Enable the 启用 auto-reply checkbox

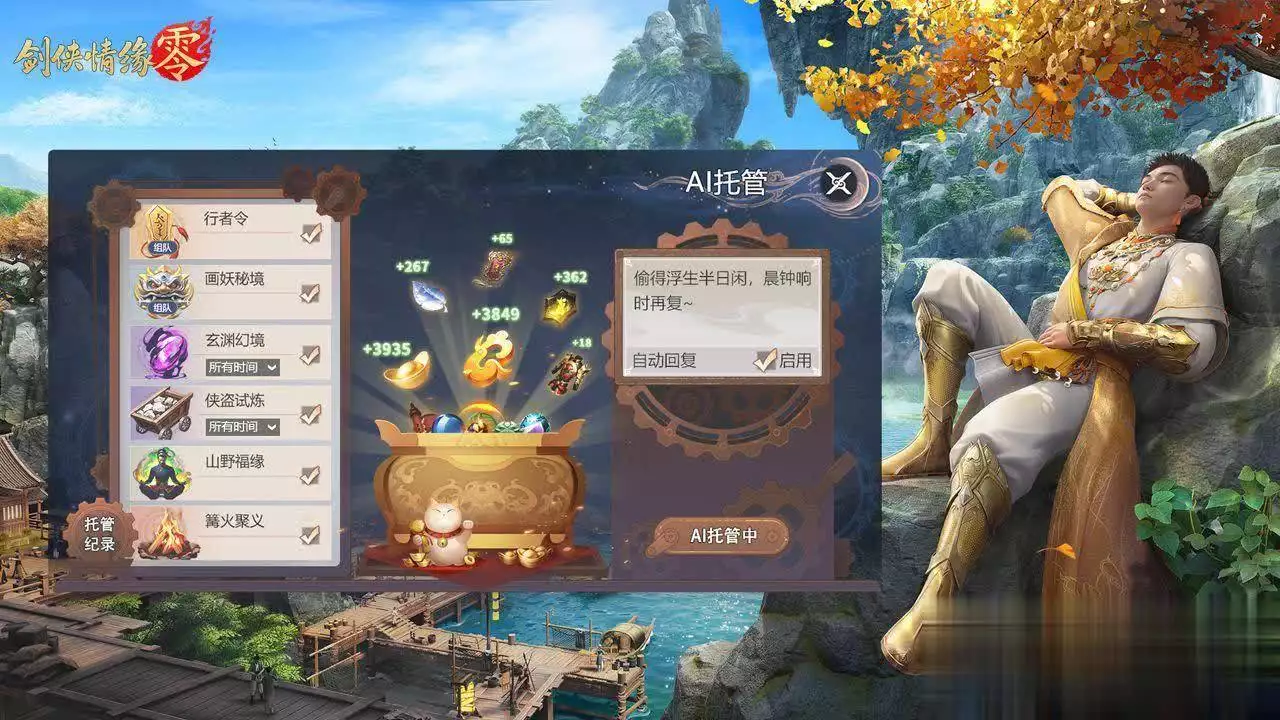click(768, 358)
